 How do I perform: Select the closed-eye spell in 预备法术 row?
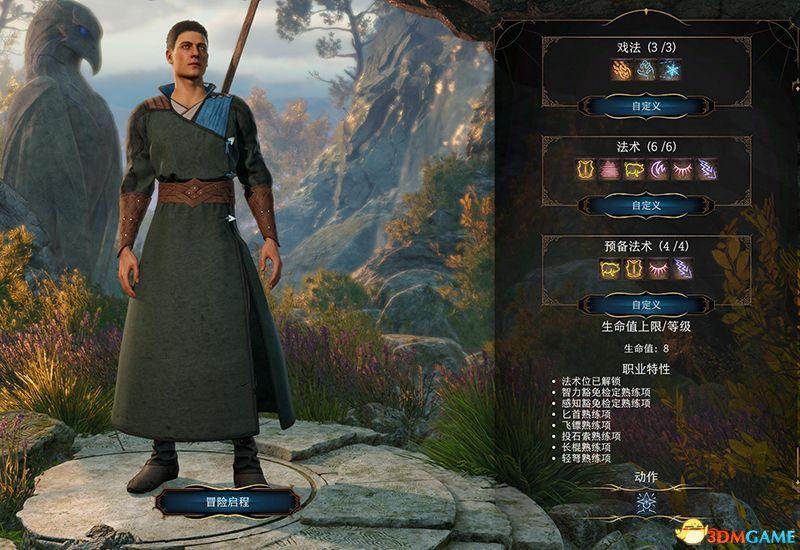pos(659,268)
